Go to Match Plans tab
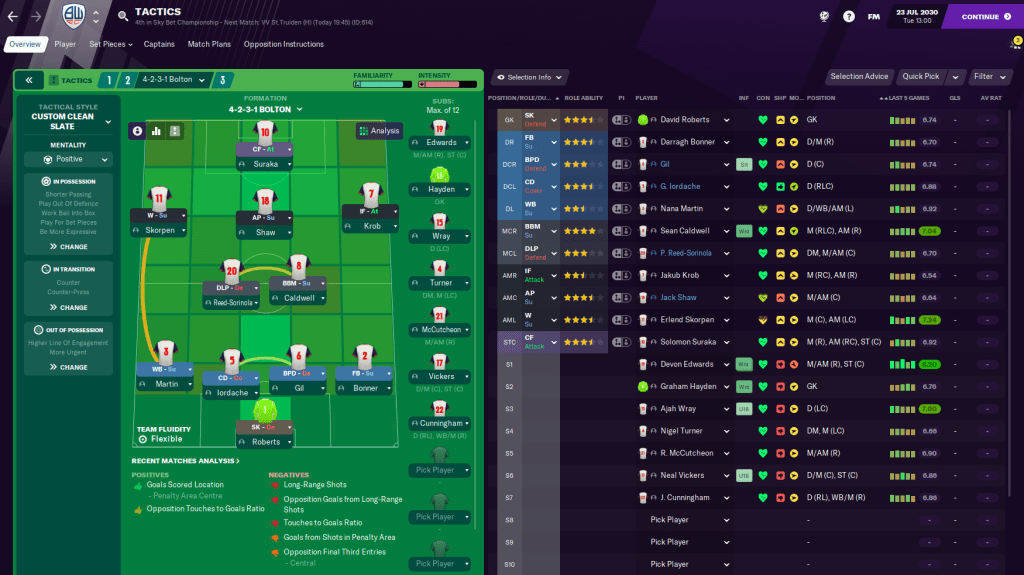 pos(209,44)
